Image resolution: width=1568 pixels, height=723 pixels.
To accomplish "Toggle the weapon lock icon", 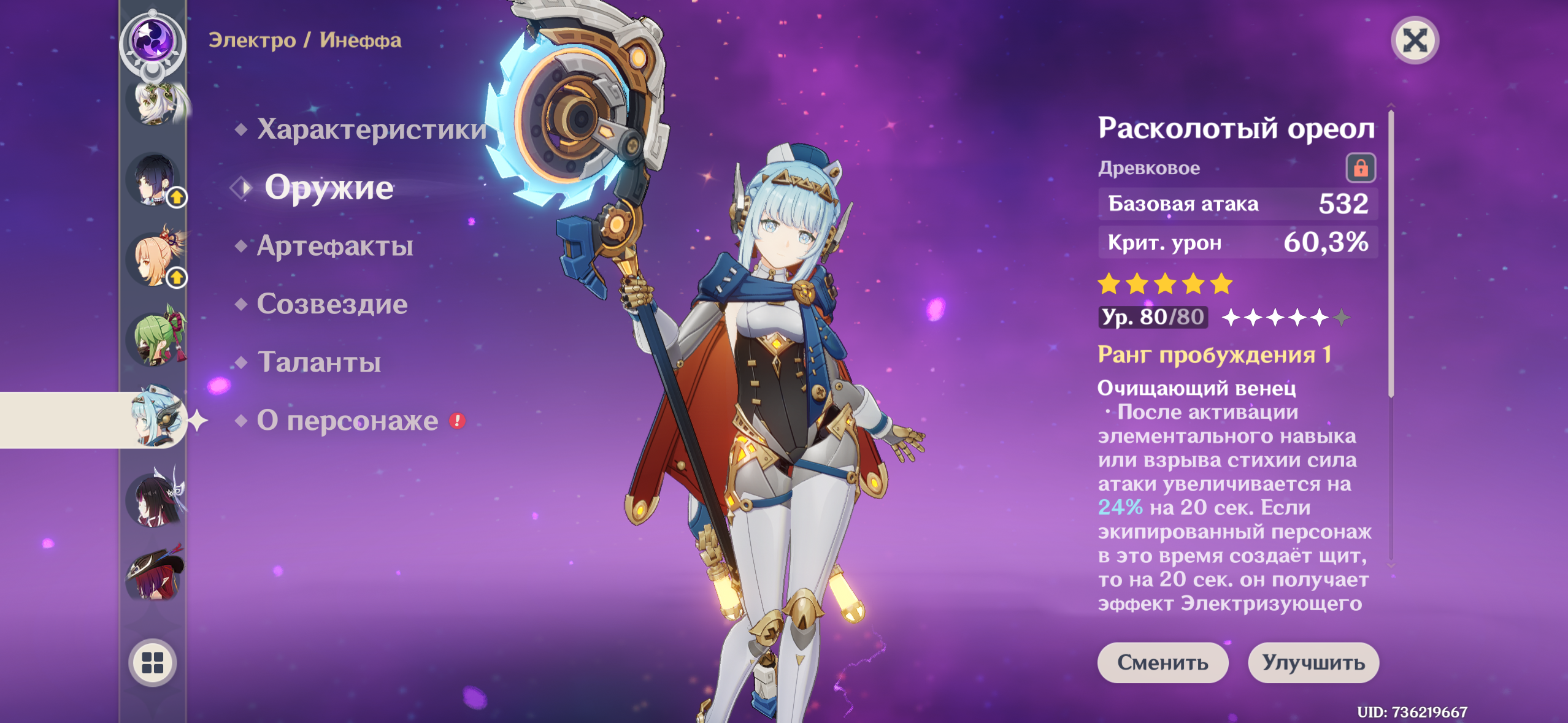I will (1360, 167).
